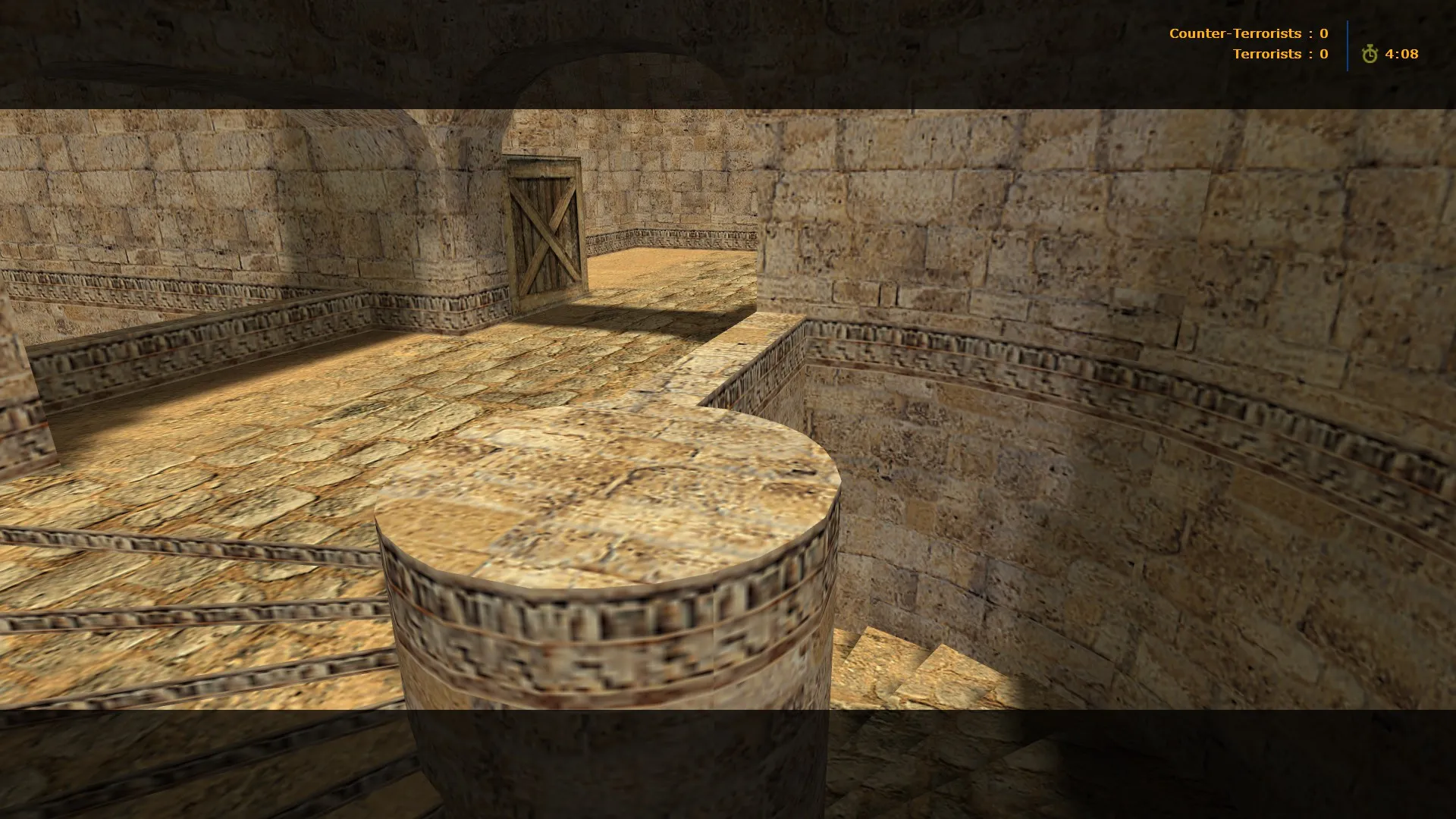Click the Terrorists score value zero

[x=1323, y=54]
